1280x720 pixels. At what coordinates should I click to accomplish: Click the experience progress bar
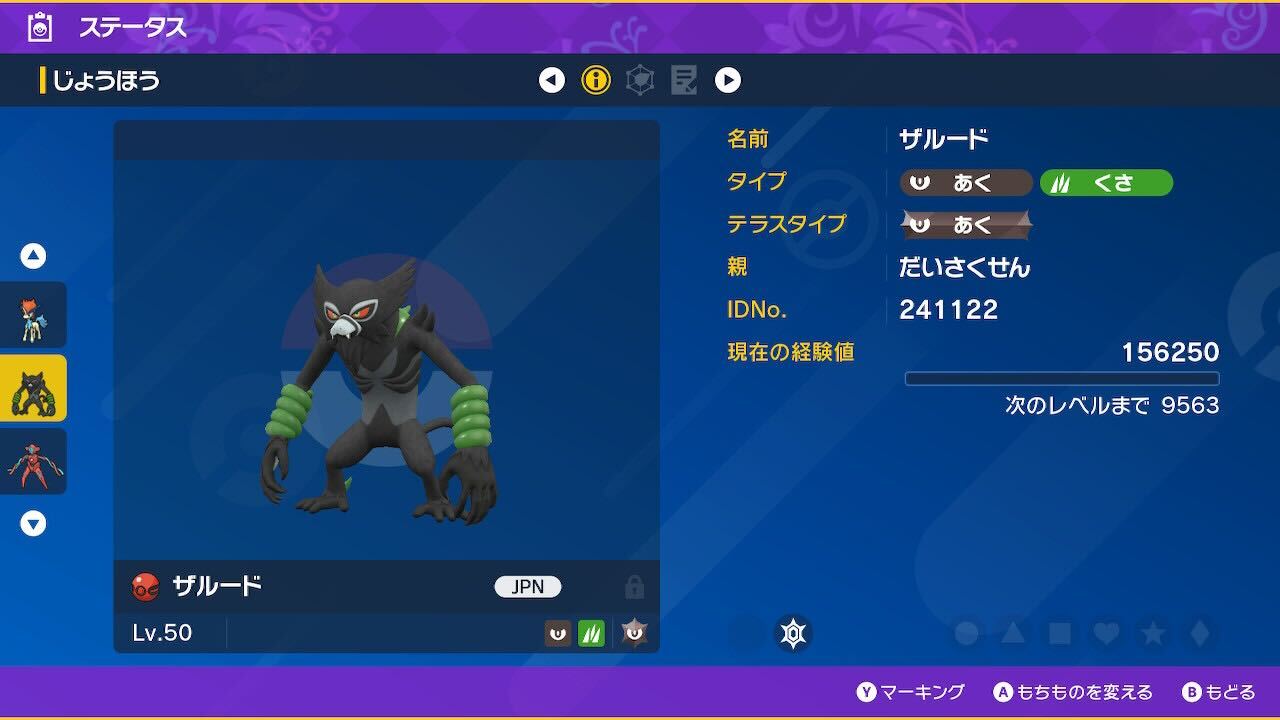1063,378
